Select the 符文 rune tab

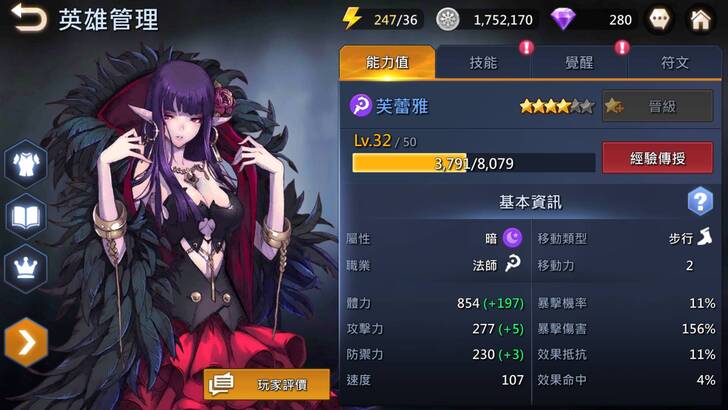675,62
